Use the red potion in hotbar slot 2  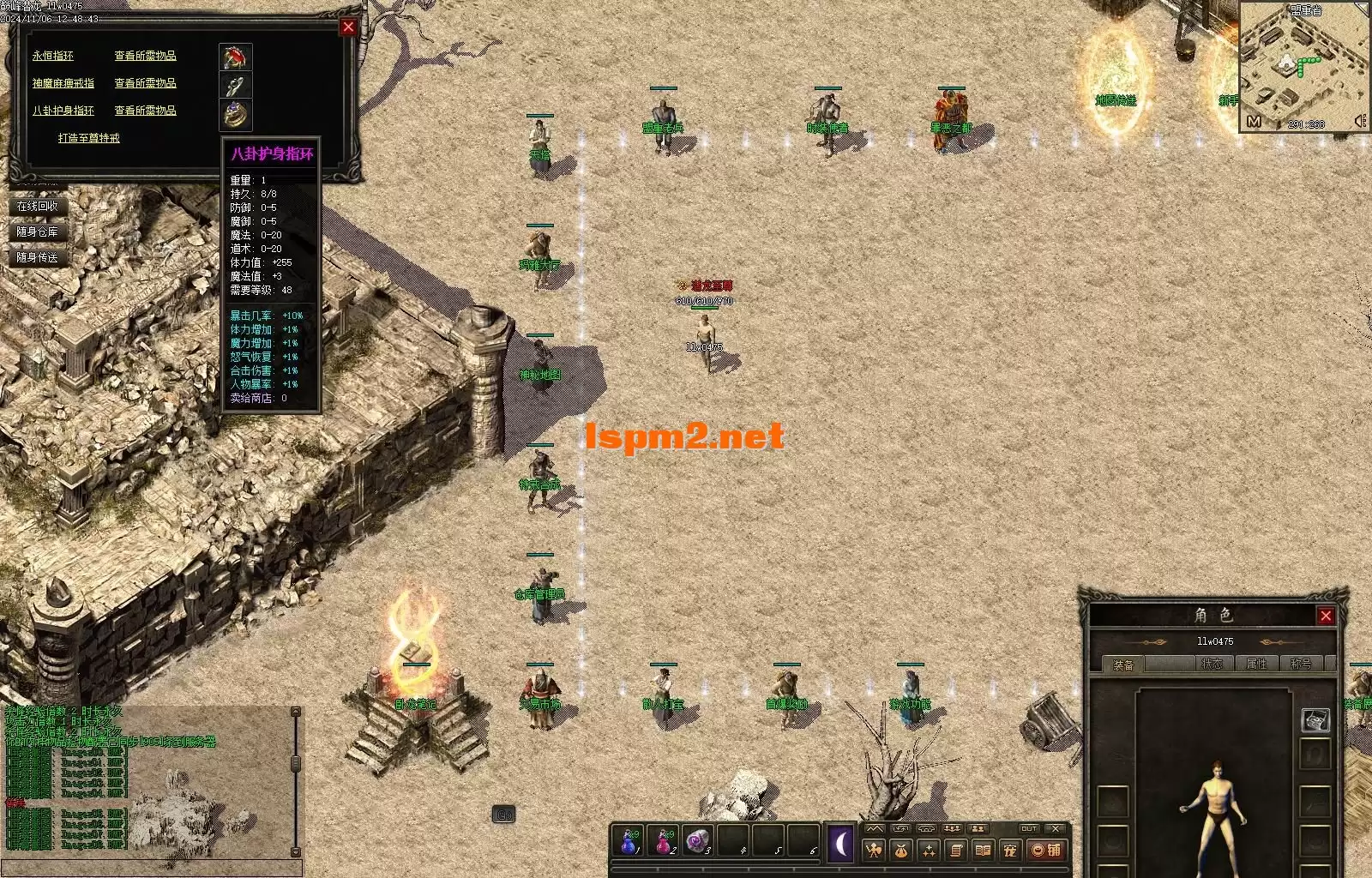click(665, 842)
